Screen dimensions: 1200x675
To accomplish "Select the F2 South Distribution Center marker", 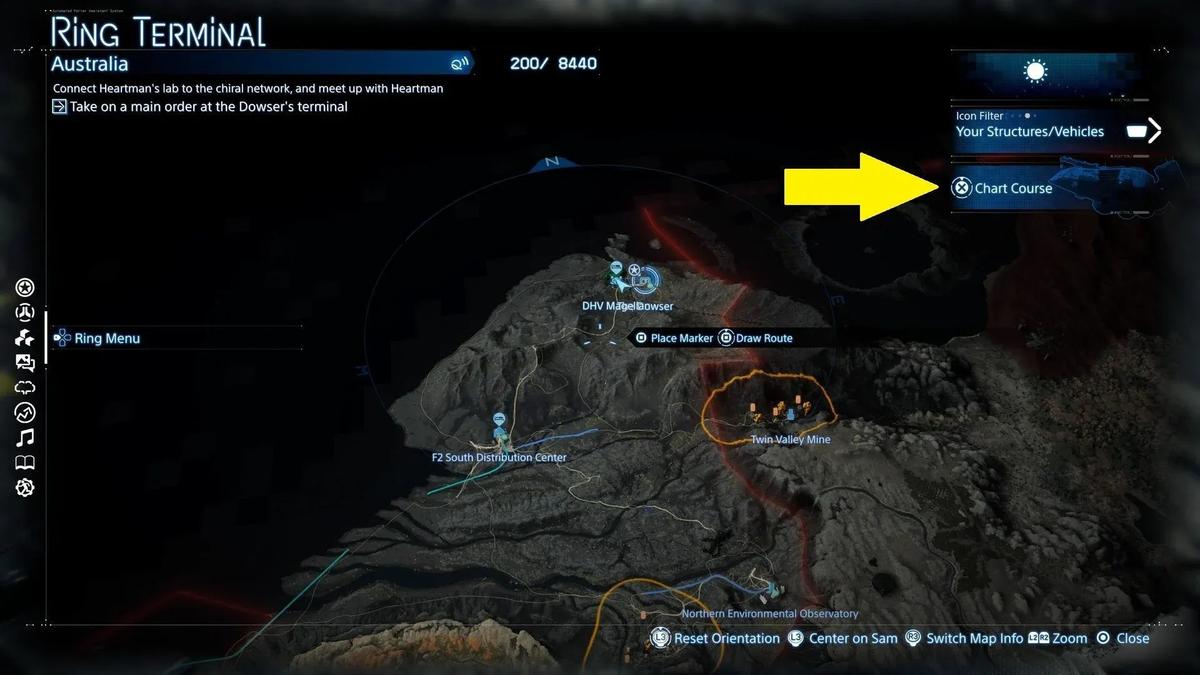I will click(x=498, y=420).
